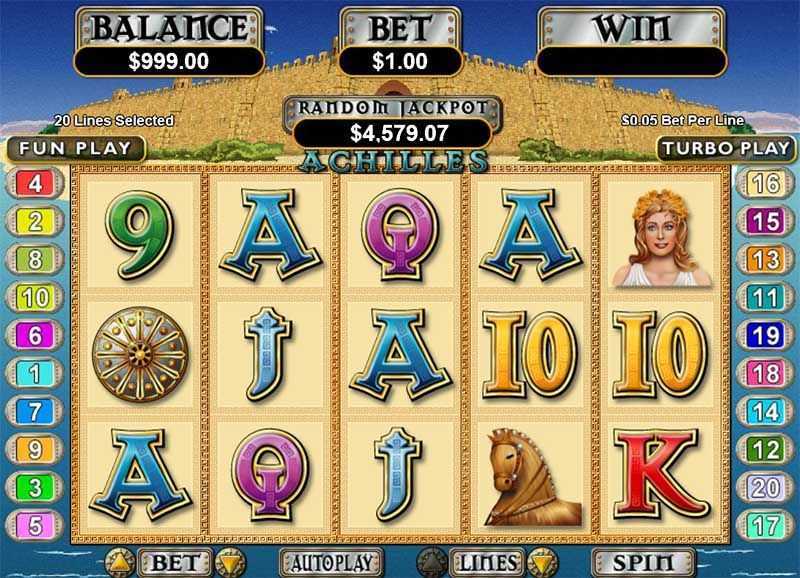Toggle Turbo Play mode

(726, 149)
